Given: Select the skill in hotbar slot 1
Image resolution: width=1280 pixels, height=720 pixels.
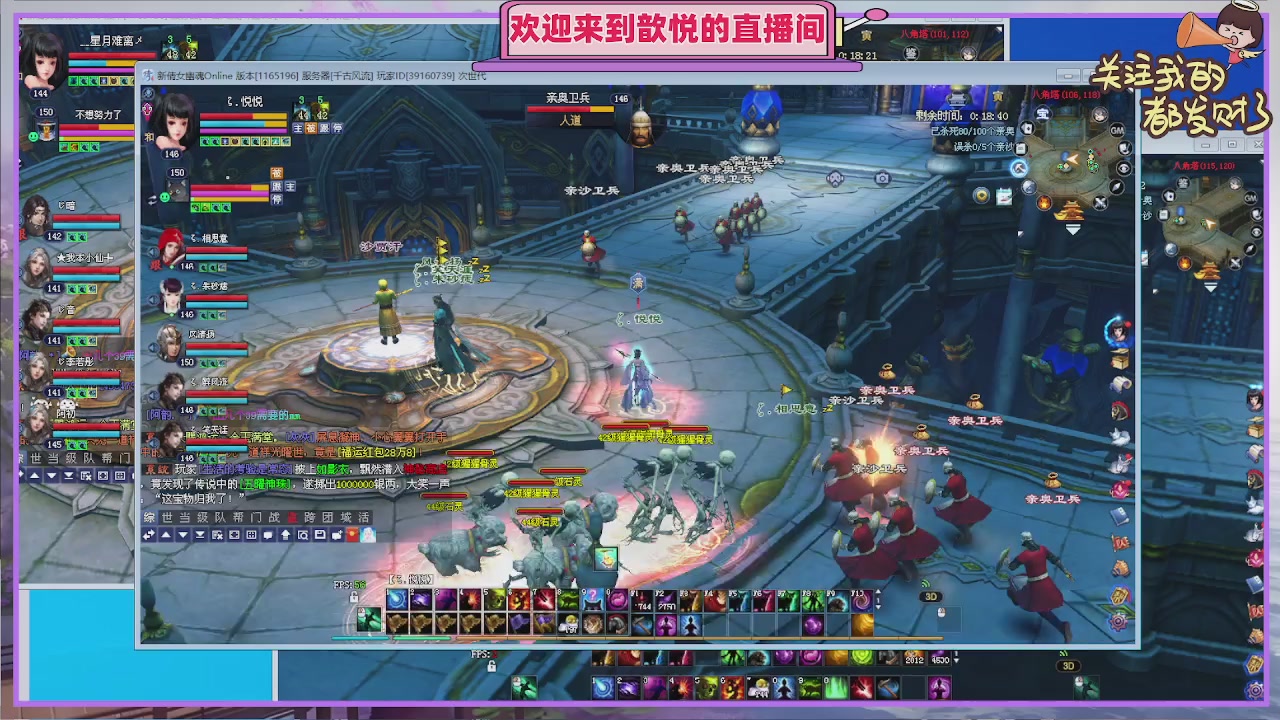Looking at the screenshot, I should pyautogui.click(x=397, y=597).
